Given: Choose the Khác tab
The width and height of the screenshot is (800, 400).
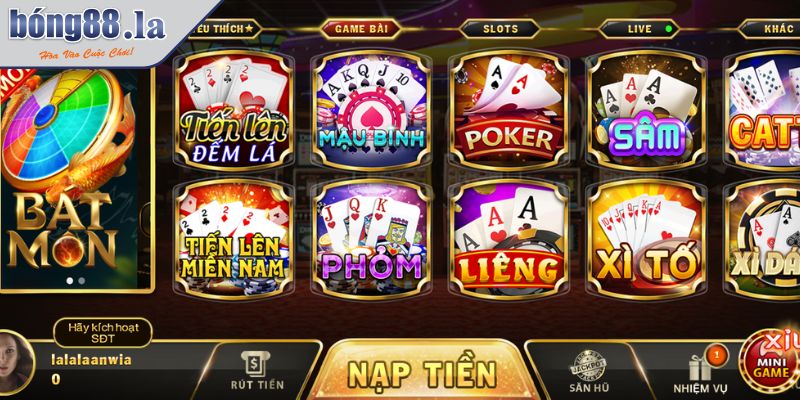Looking at the screenshot, I should coord(775,29).
